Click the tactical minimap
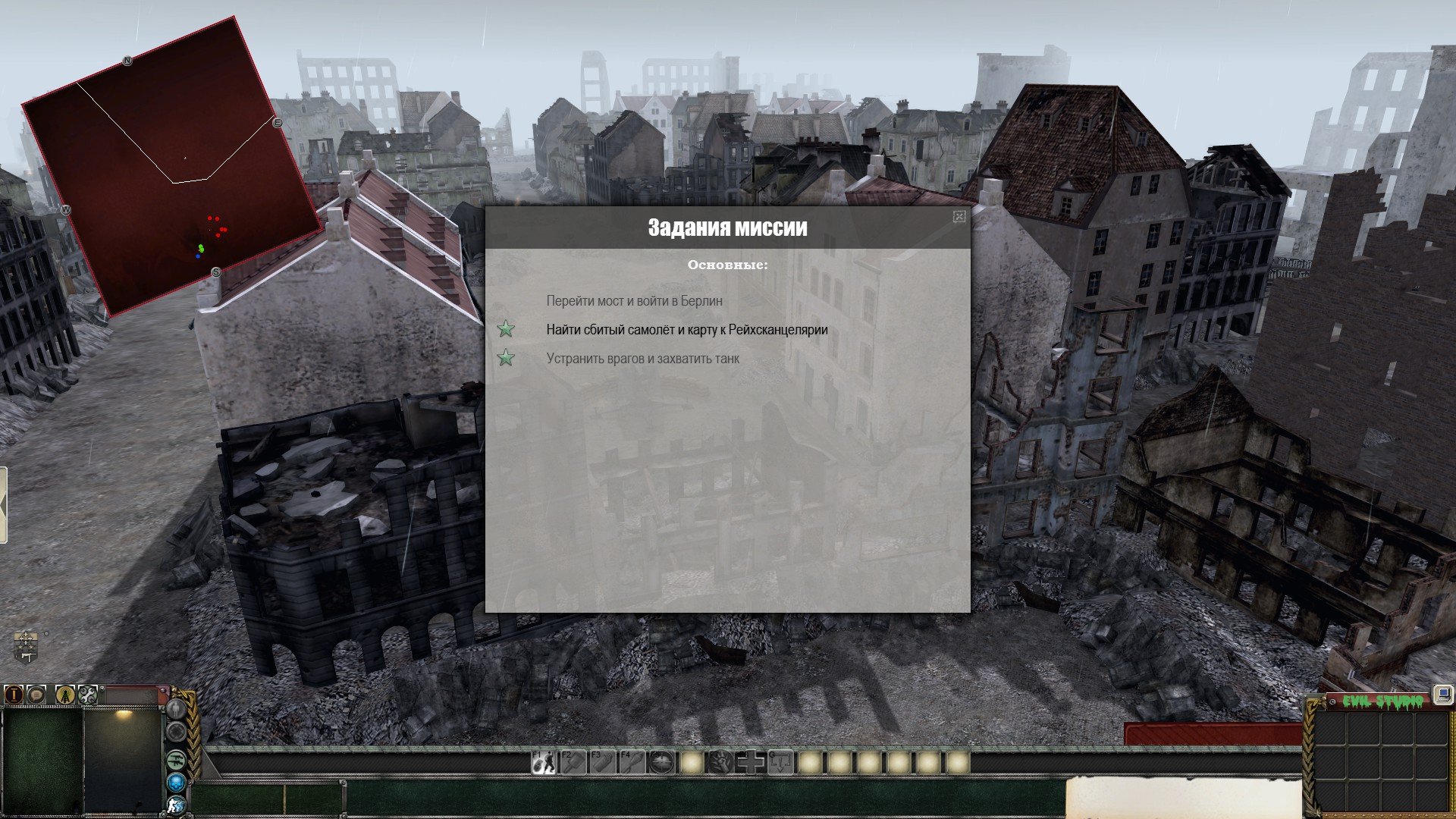The image size is (1456, 819). [x=171, y=165]
